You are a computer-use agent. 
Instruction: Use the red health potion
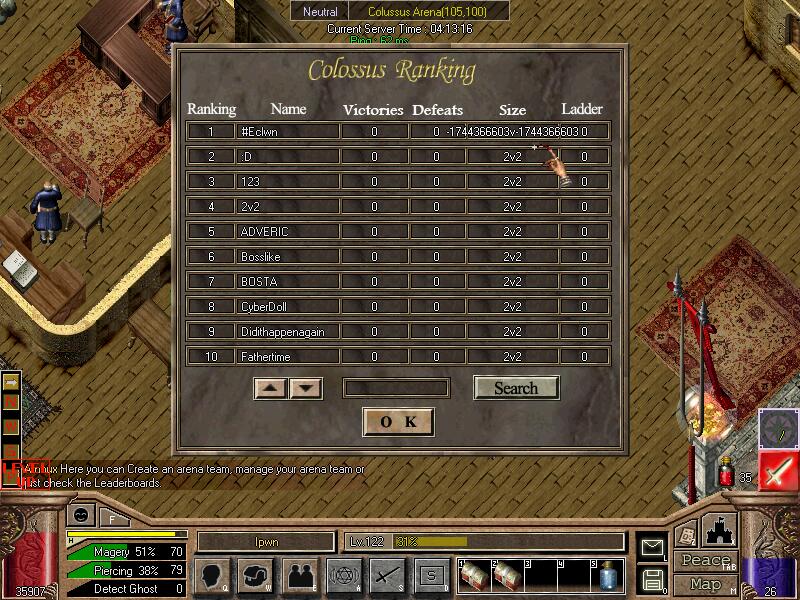click(727, 471)
